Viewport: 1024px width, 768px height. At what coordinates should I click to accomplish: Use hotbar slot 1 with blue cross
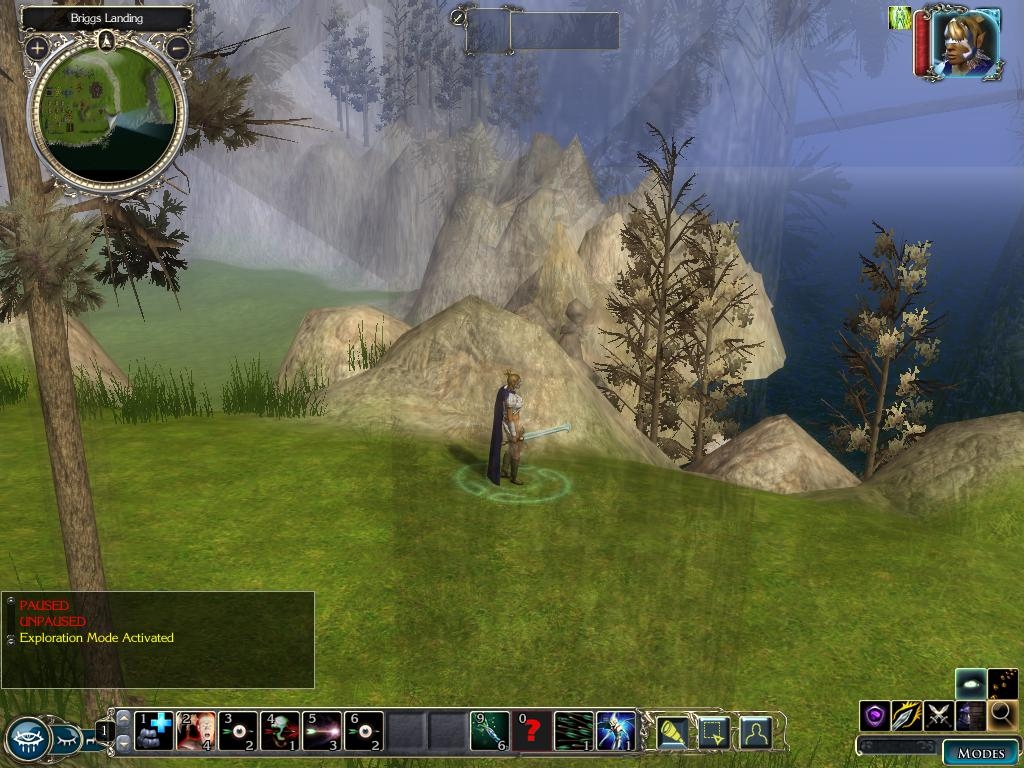pos(154,731)
